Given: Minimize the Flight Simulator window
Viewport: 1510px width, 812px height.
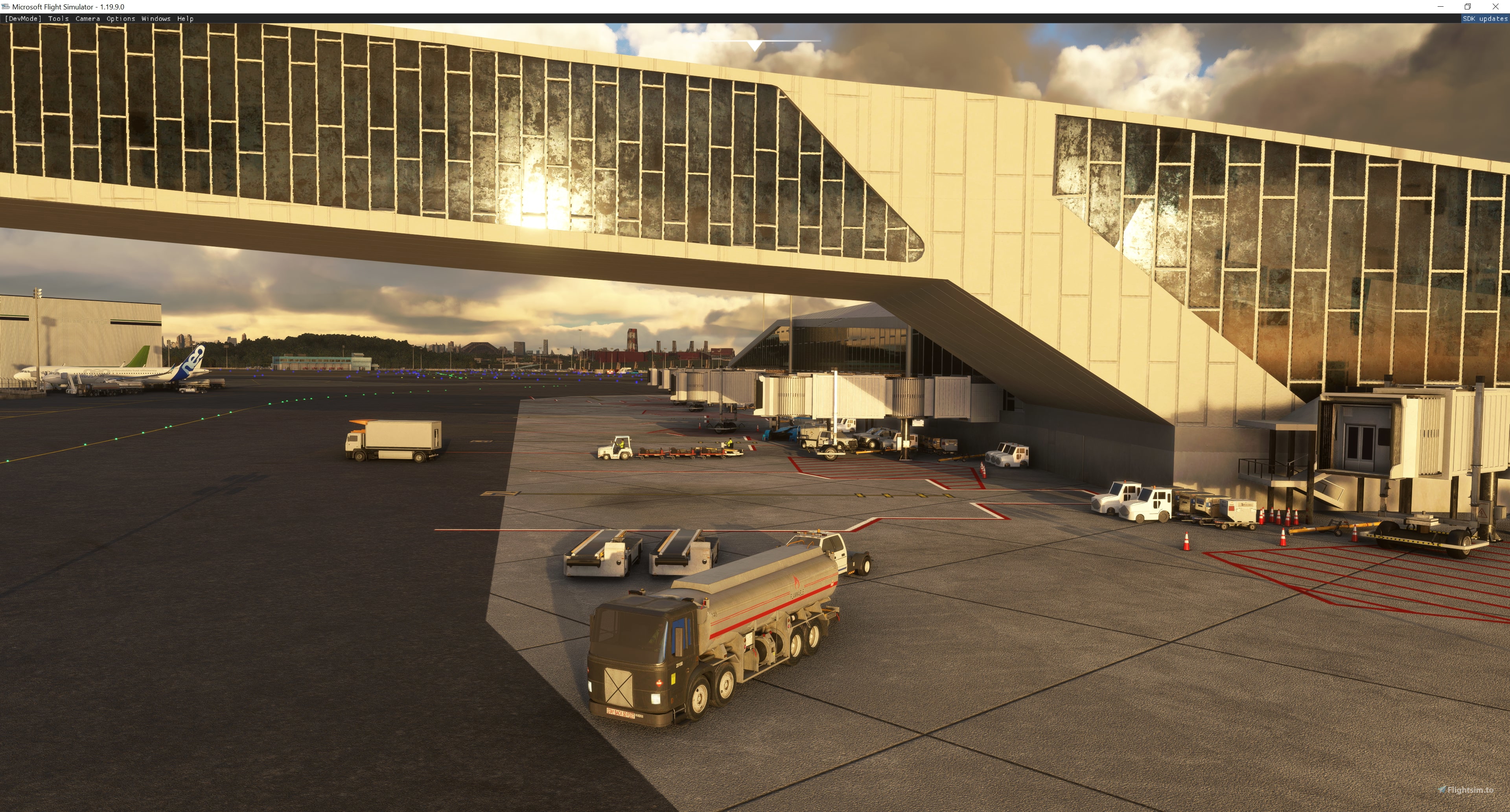Looking at the screenshot, I should click(1440, 6).
